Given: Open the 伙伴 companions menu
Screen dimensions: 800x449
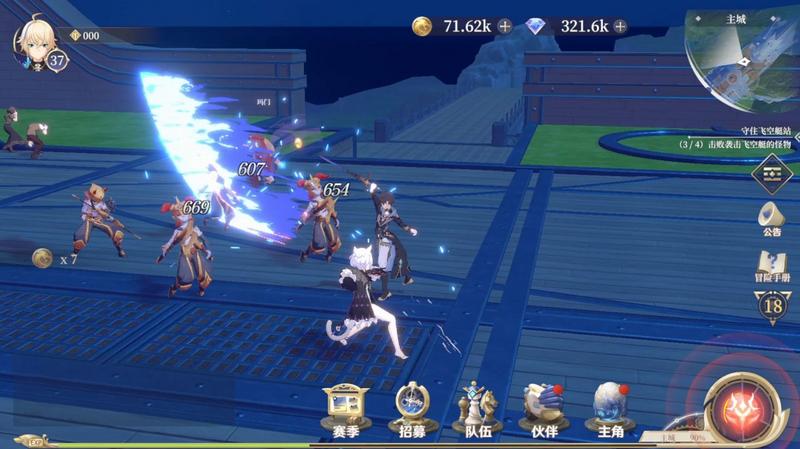Looking at the screenshot, I should tap(544, 411).
